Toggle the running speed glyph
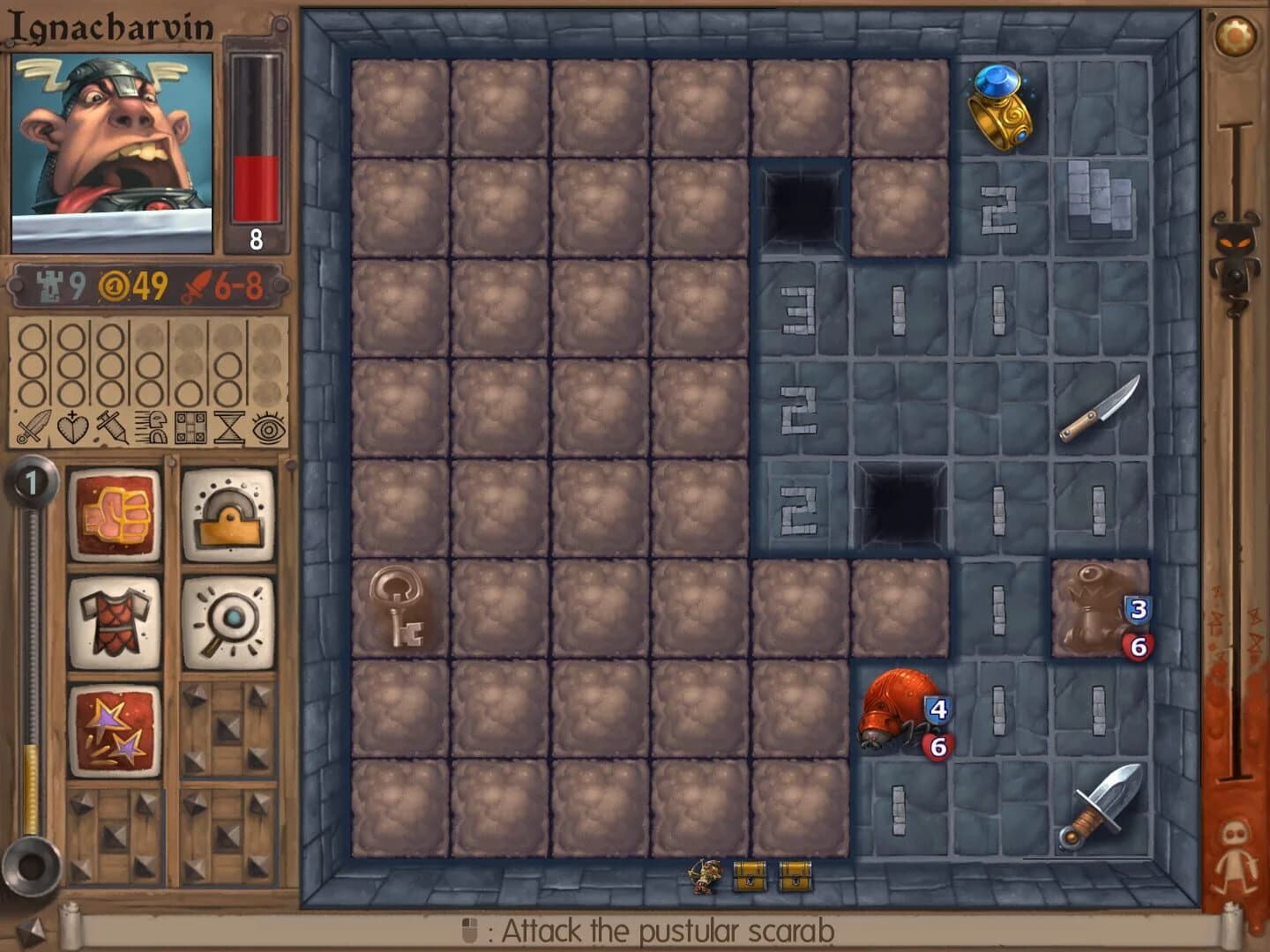 (149, 426)
